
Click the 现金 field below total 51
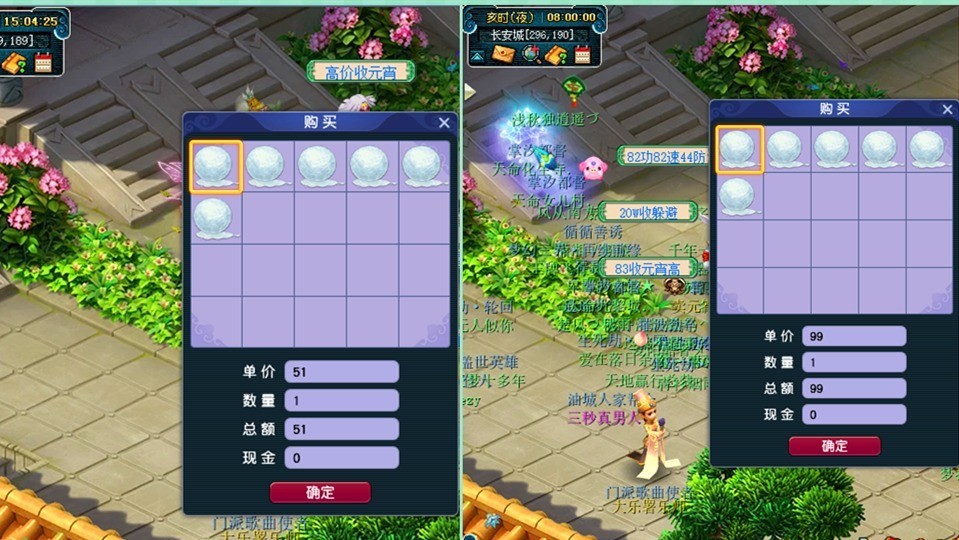tap(341, 458)
